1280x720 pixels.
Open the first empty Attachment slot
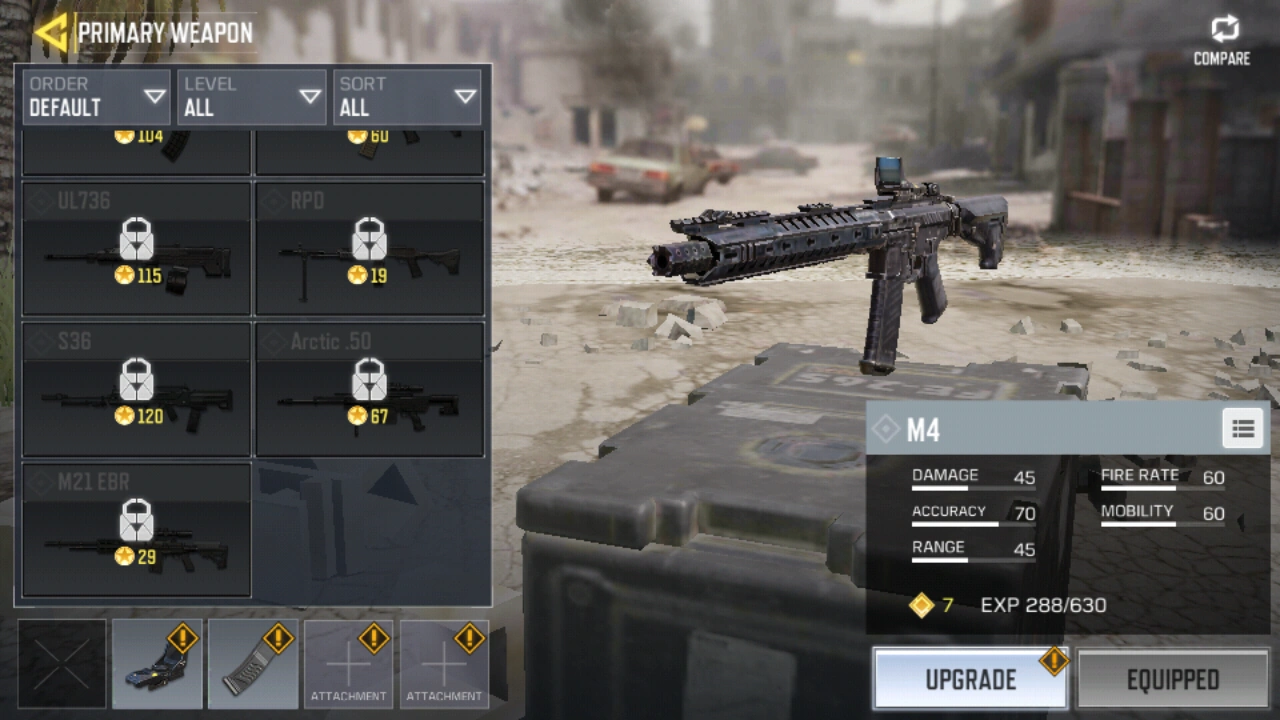[348, 663]
